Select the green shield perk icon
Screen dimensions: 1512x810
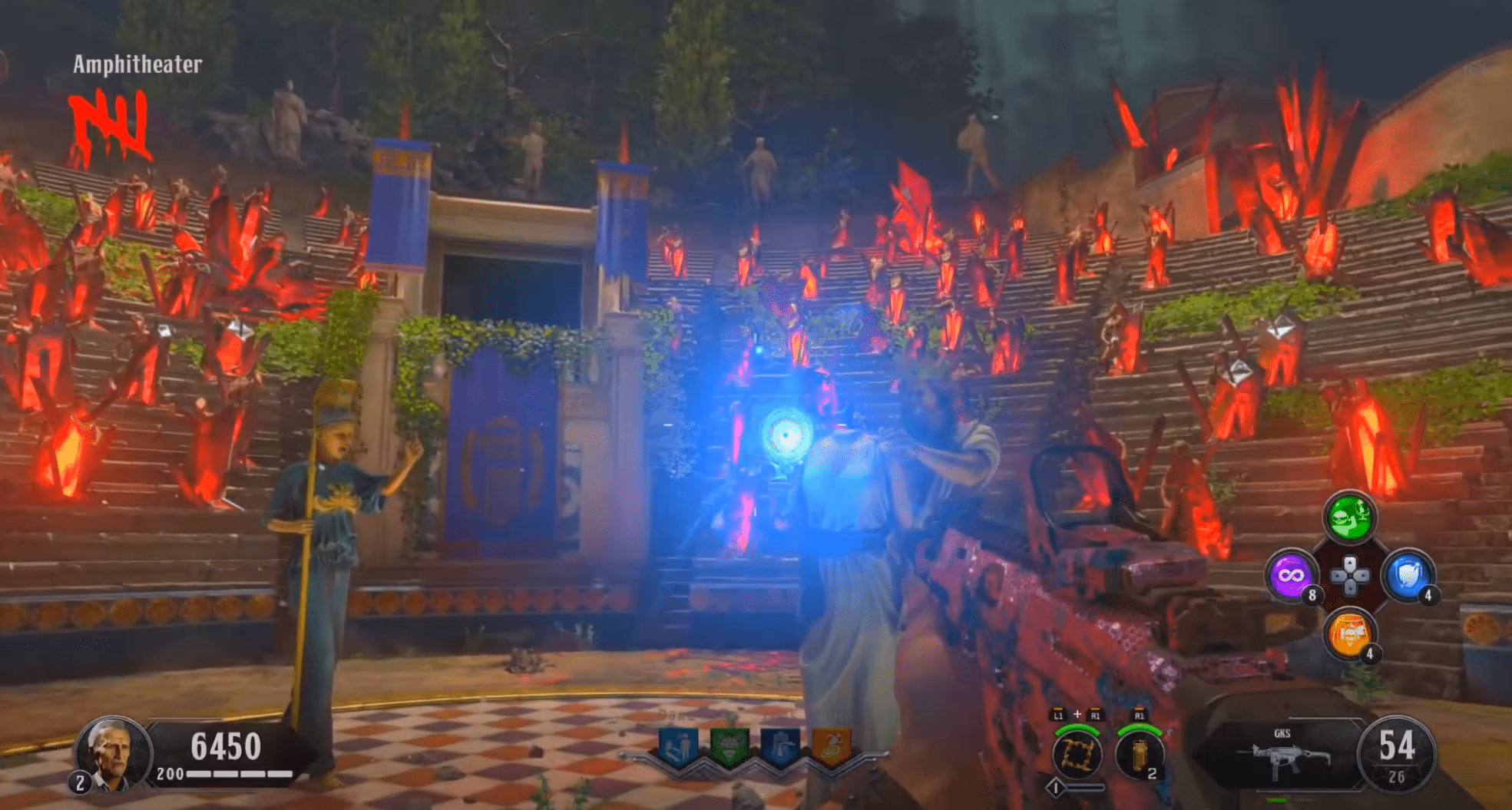coord(729,746)
